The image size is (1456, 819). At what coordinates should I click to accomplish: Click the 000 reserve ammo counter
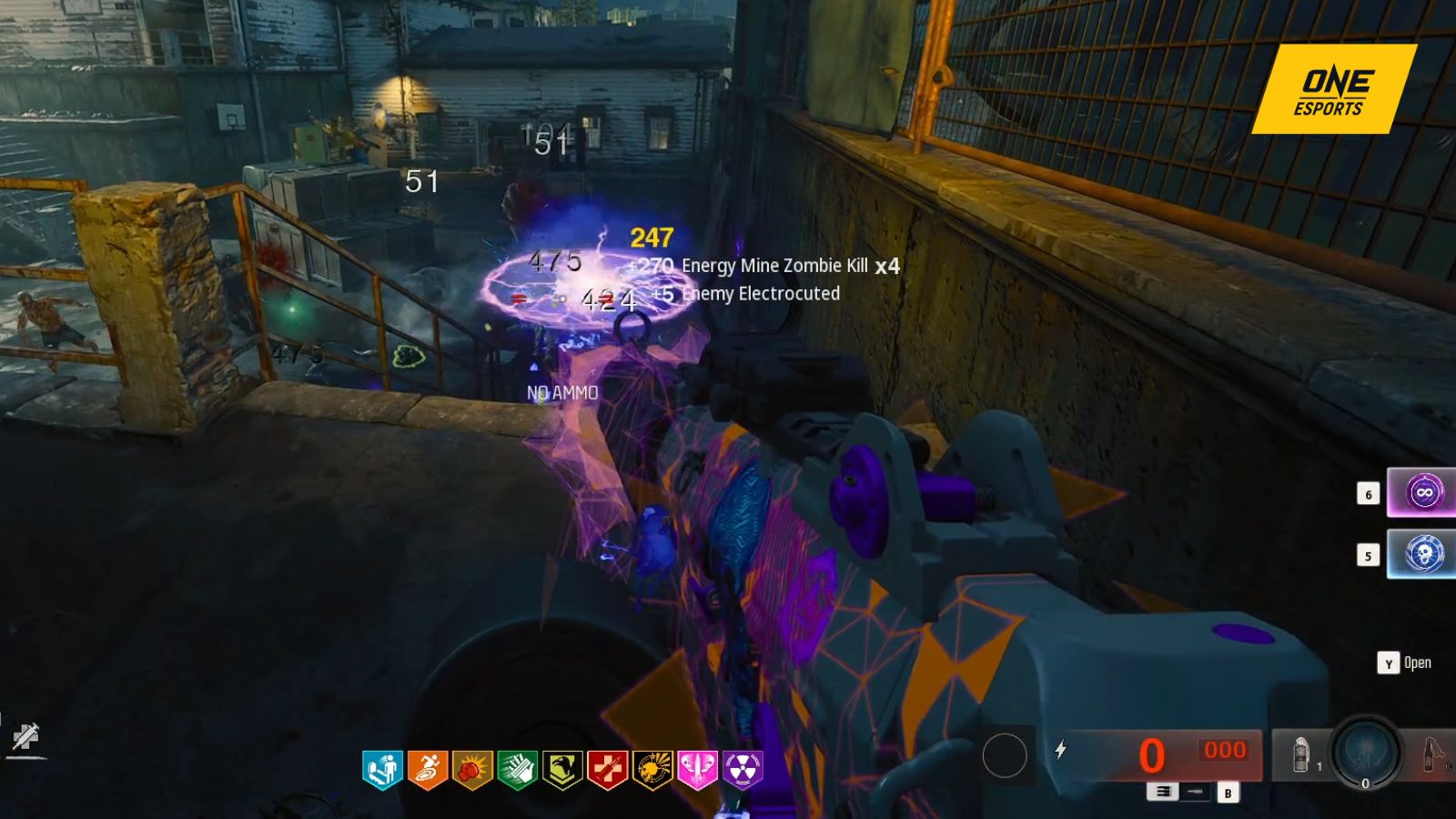click(x=1226, y=750)
